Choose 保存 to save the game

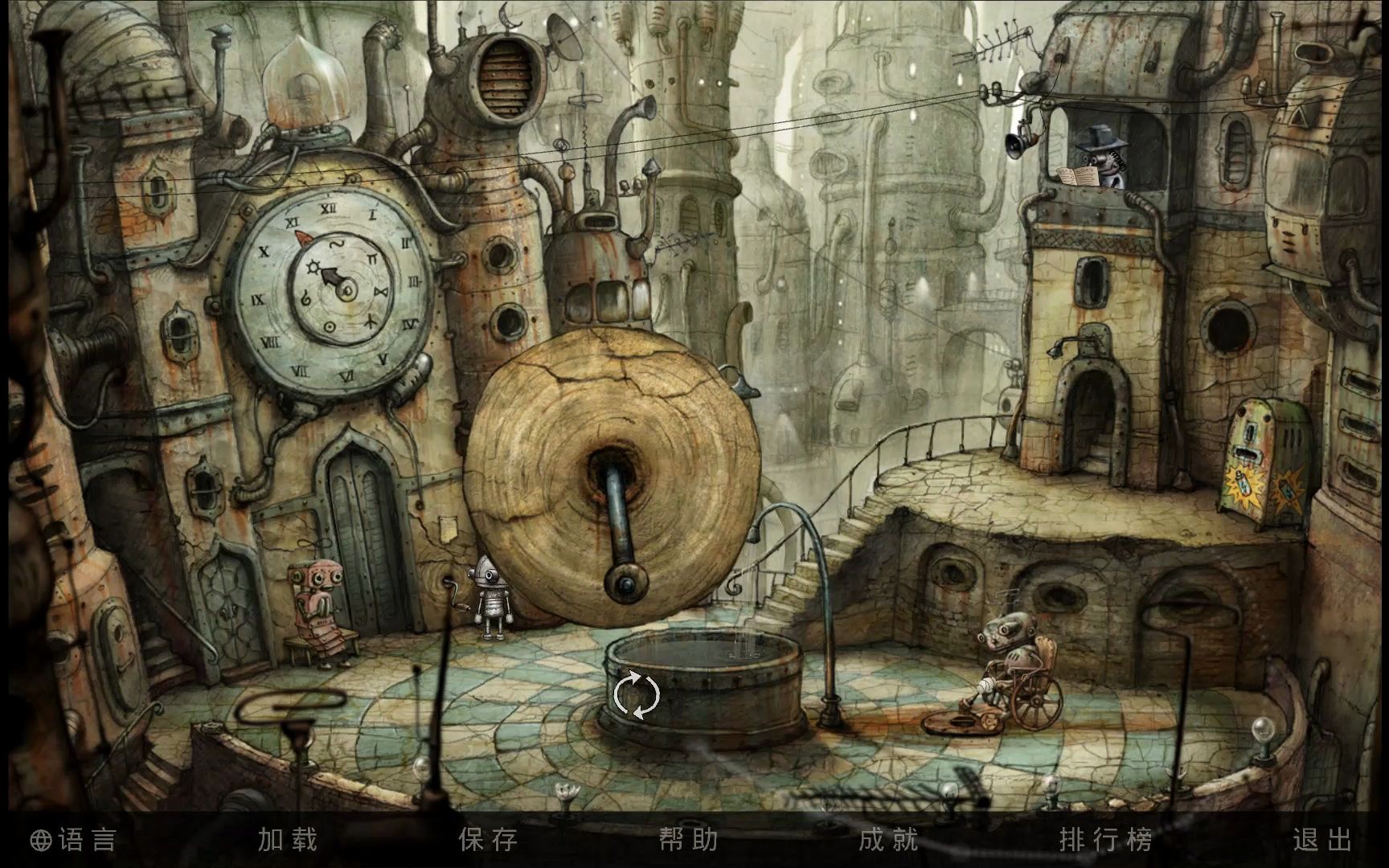click(488, 840)
